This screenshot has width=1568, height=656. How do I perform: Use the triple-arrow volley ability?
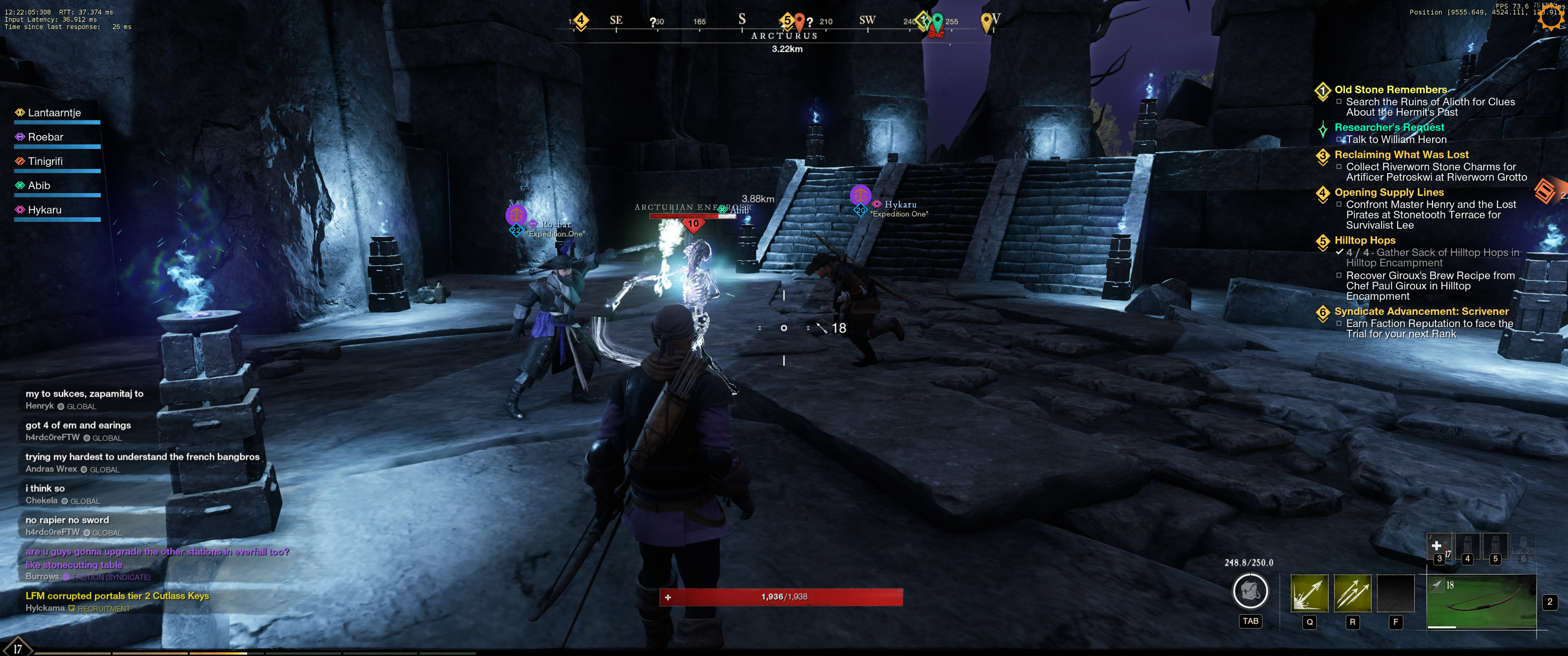1352,593
